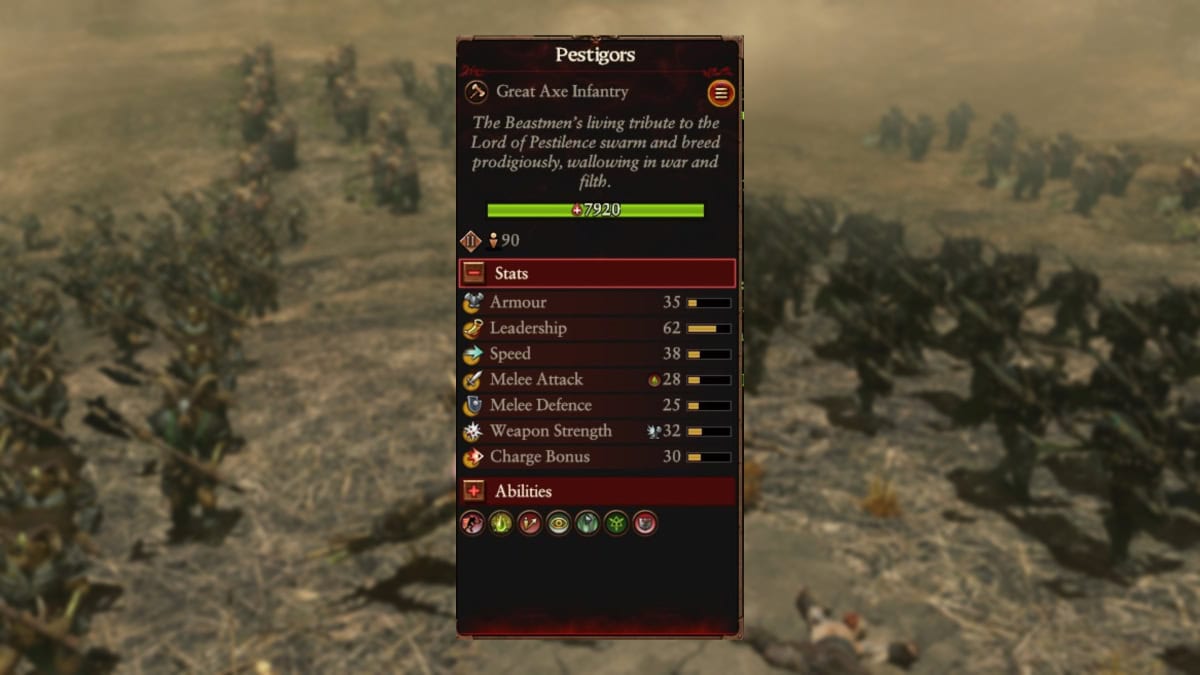Click the dark green Nurgle symbol icon

pos(616,523)
